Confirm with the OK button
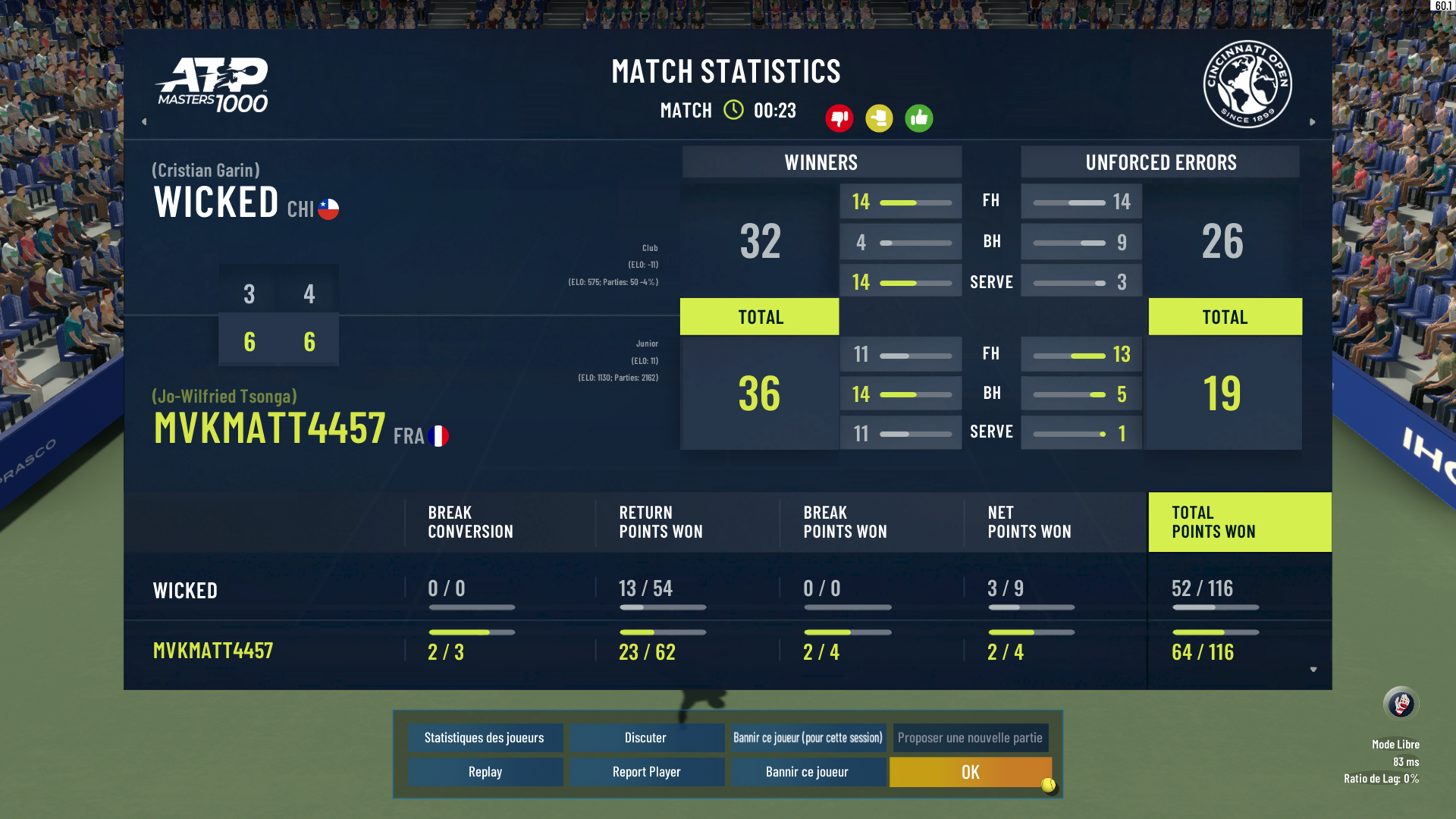 tap(970, 772)
